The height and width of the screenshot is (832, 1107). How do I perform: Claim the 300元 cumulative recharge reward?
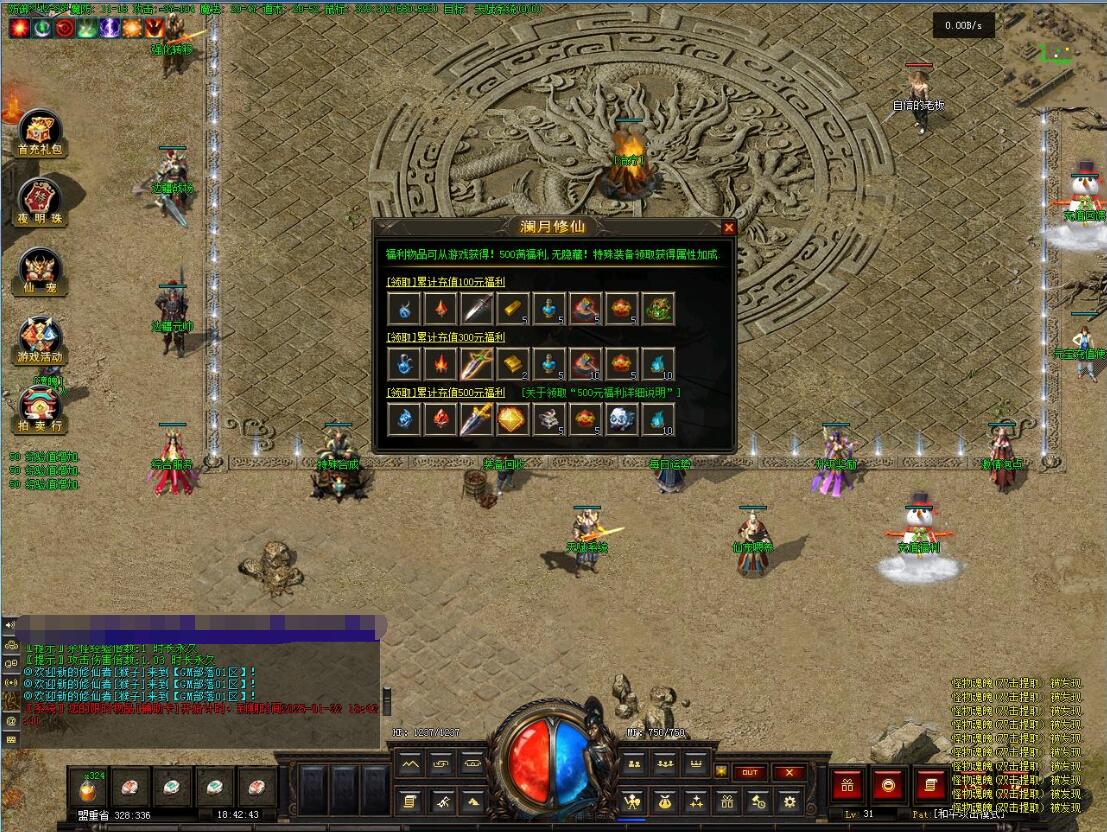click(446, 338)
